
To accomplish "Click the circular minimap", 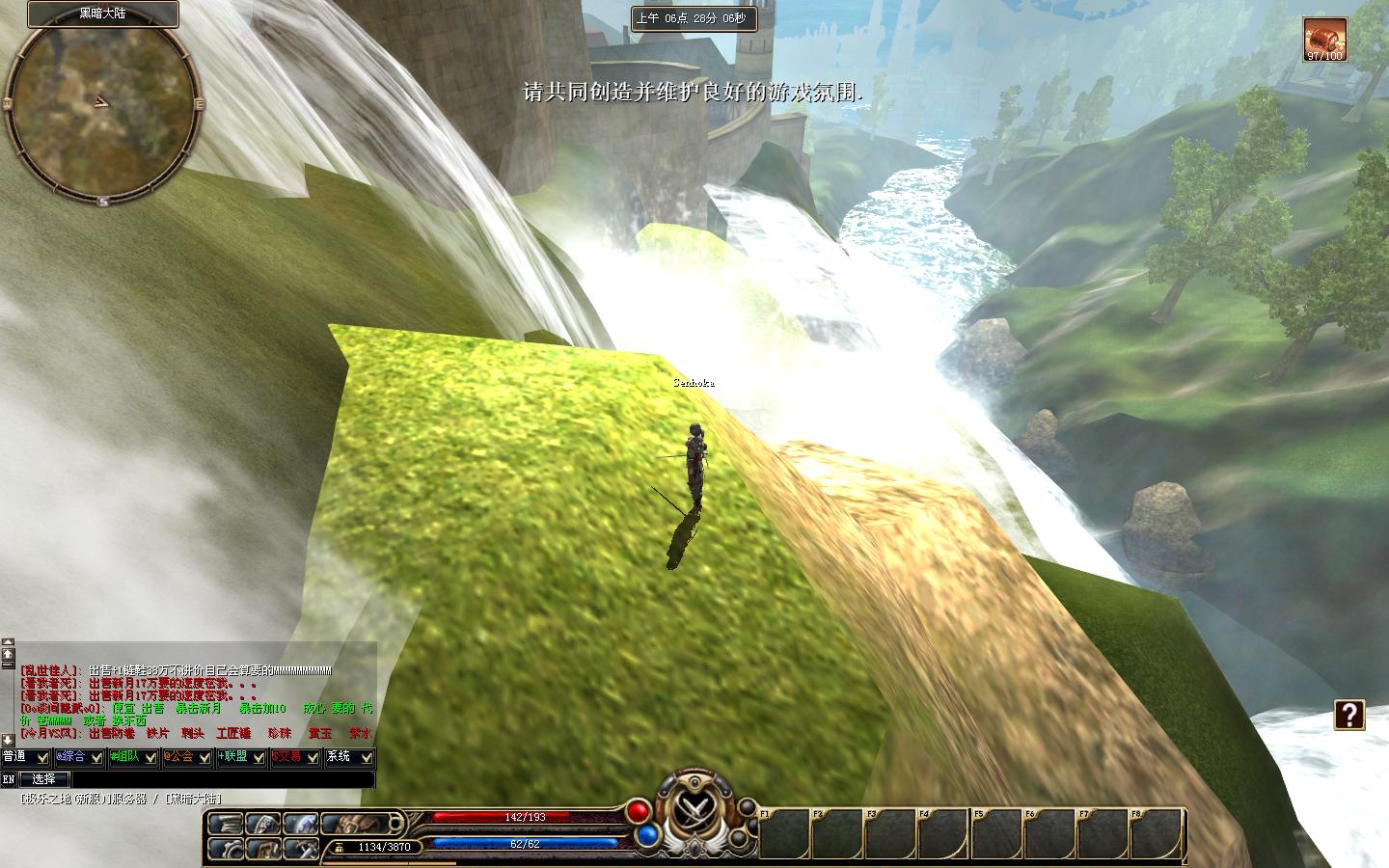I will pos(101,109).
